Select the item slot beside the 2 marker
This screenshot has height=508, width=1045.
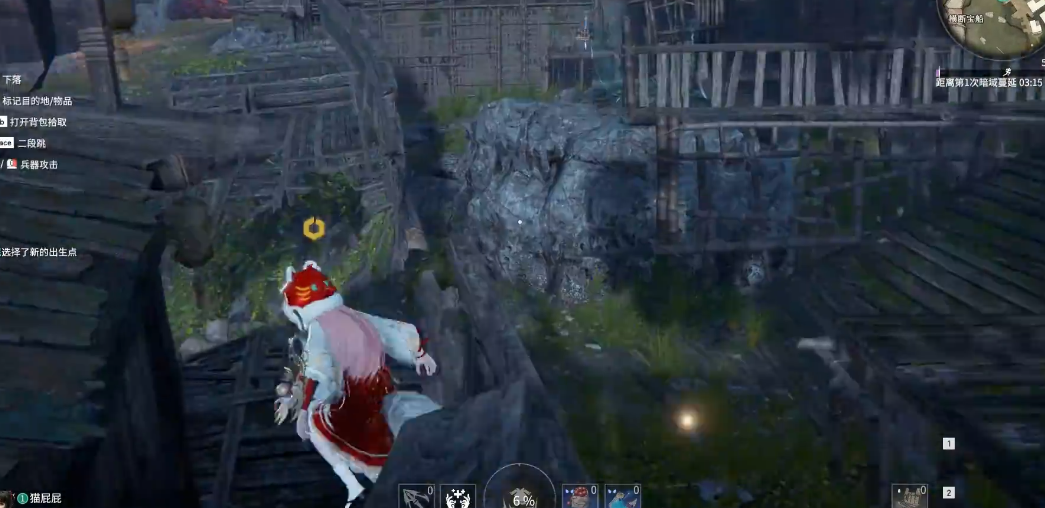click(909, 495)
